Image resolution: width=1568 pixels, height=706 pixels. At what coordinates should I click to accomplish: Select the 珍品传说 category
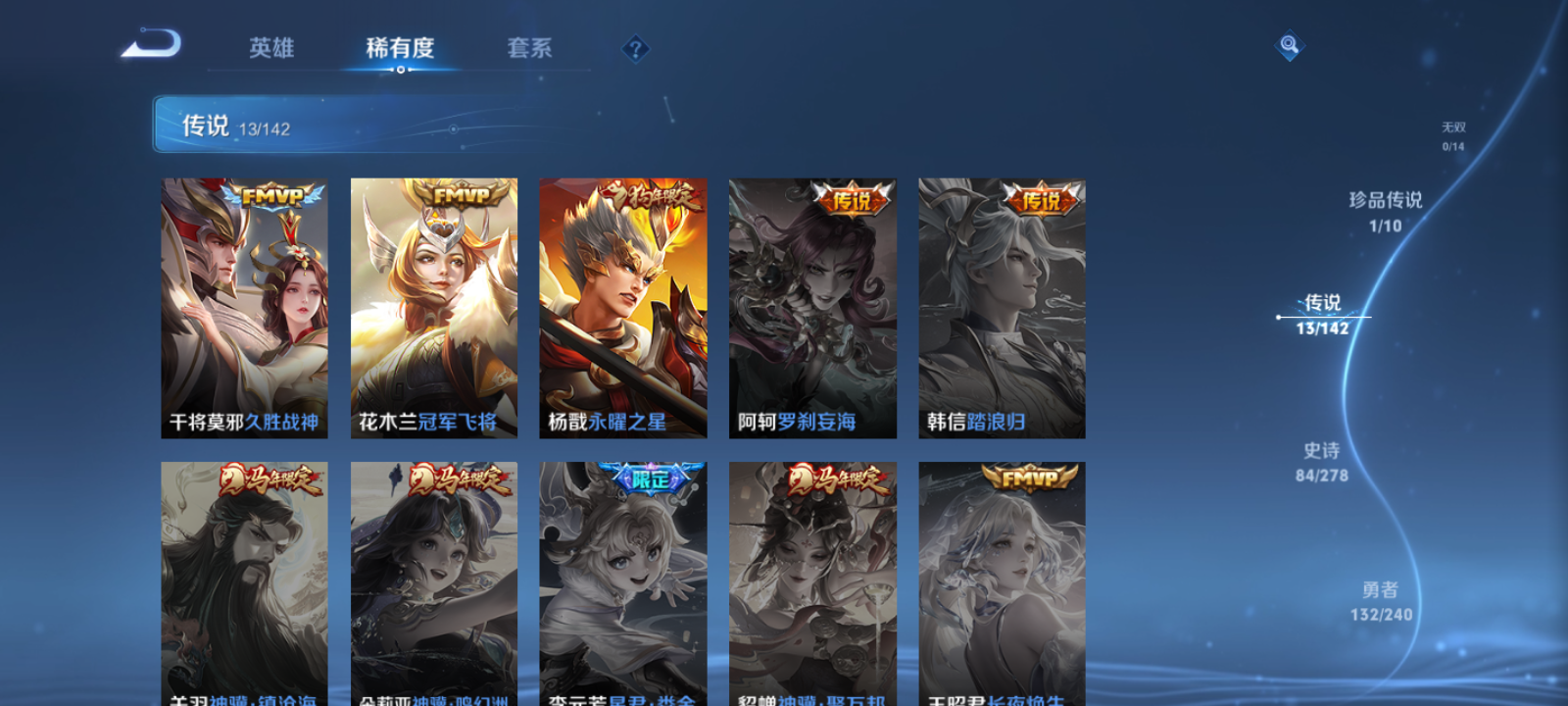pyautogui.click(x=1387, y=210)
